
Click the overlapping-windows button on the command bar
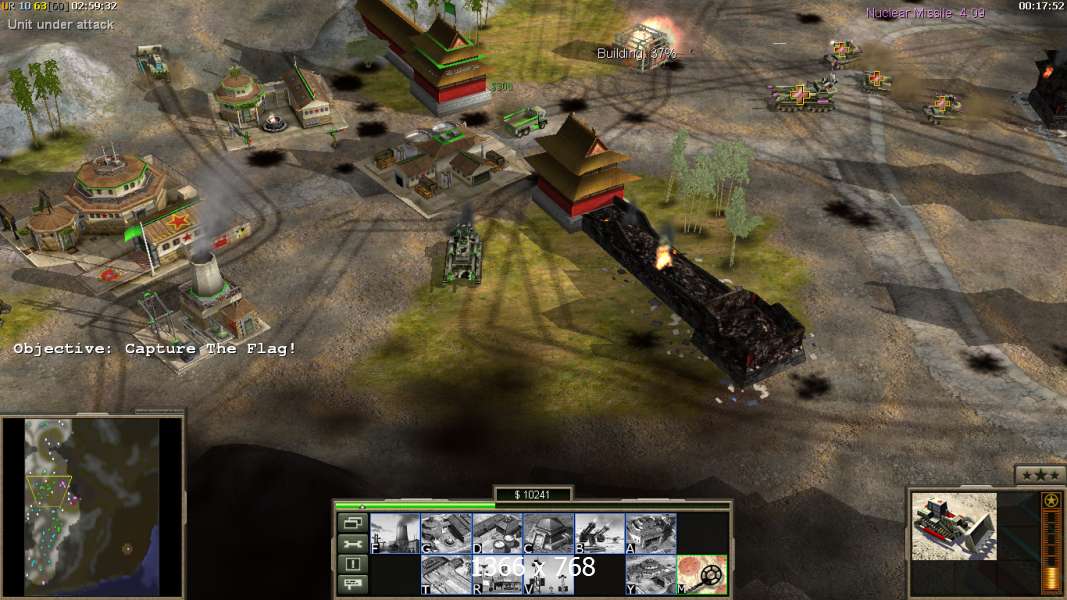coord(353,523)
